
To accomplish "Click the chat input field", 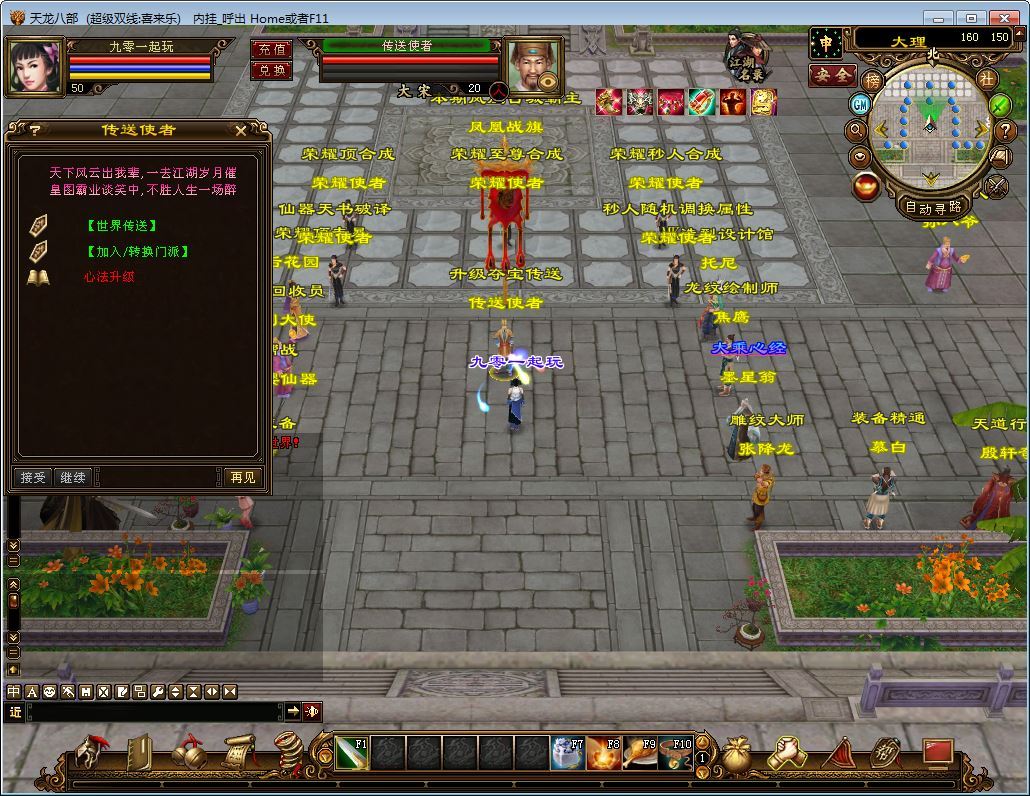I will 155,711.
